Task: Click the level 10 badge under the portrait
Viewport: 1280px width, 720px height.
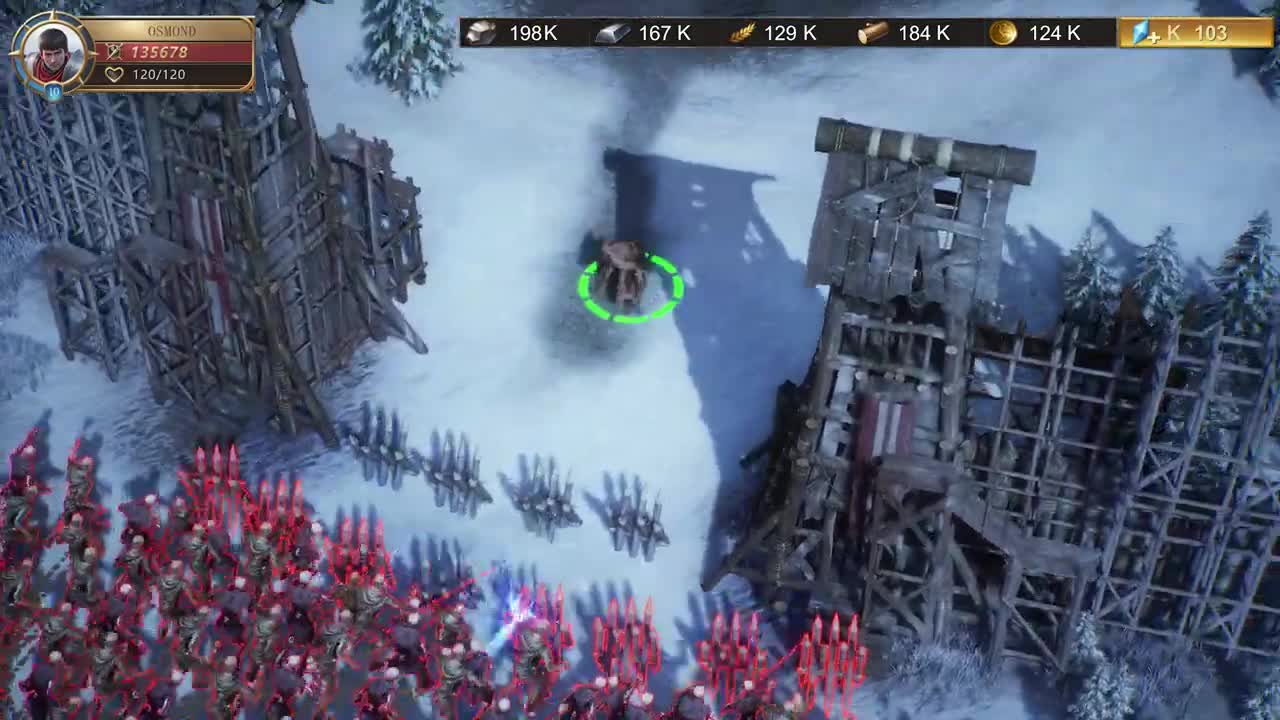Action: (x=54, y=90)
